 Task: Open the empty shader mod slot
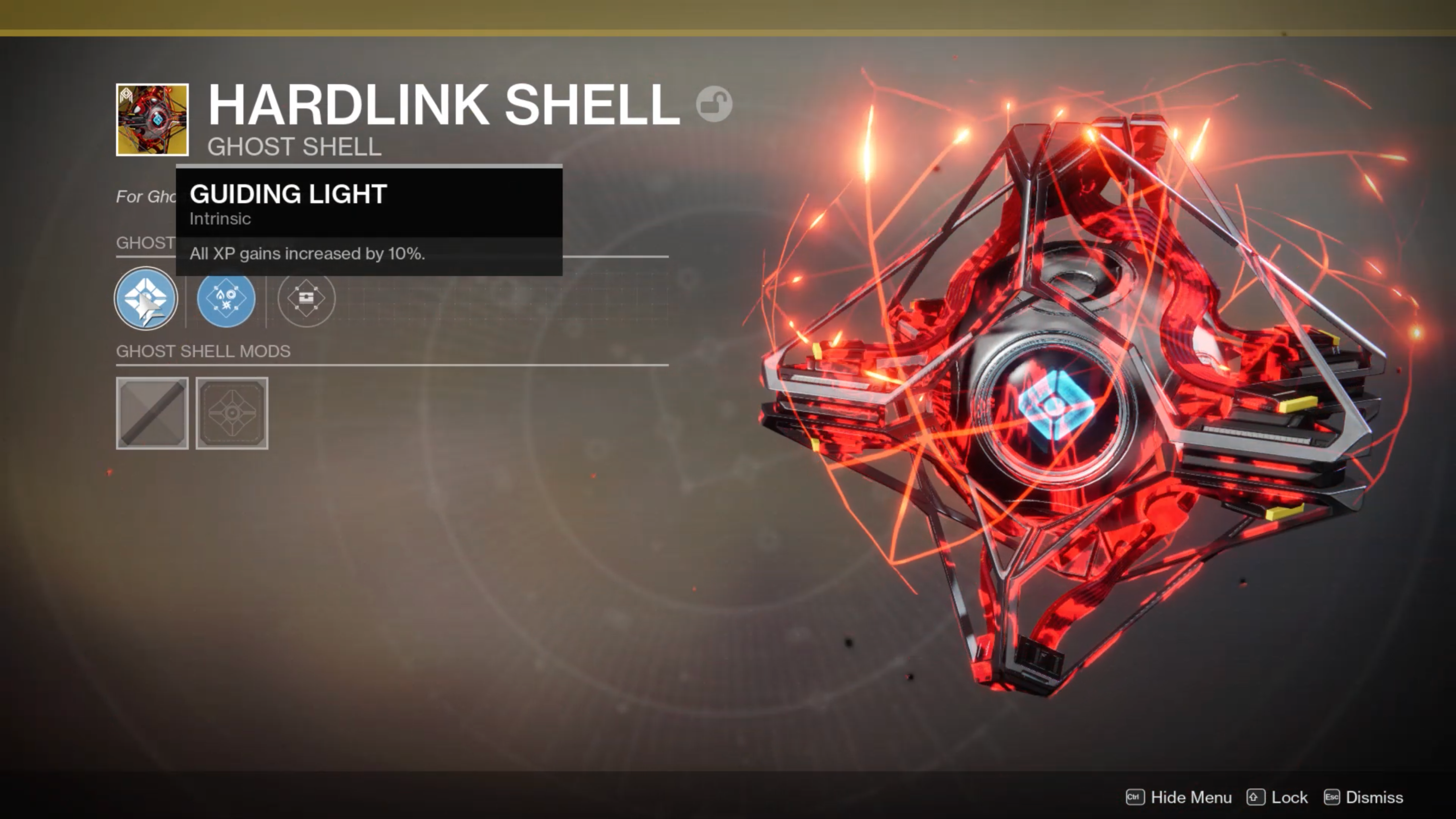click(x=152, y=413)
